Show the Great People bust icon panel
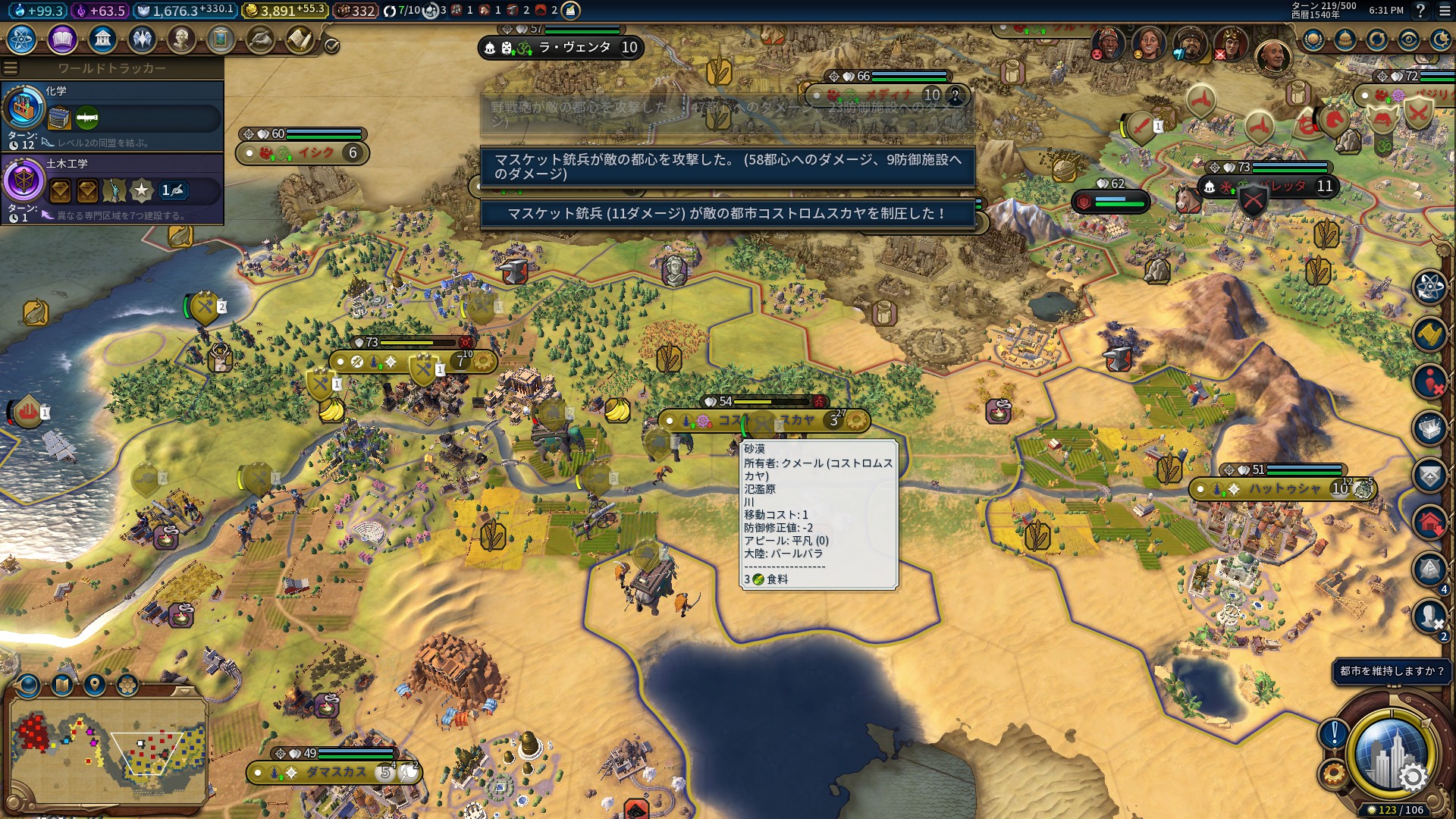Image resolution: width=1456 pixels, height=819 pixels. coord(181,39)
